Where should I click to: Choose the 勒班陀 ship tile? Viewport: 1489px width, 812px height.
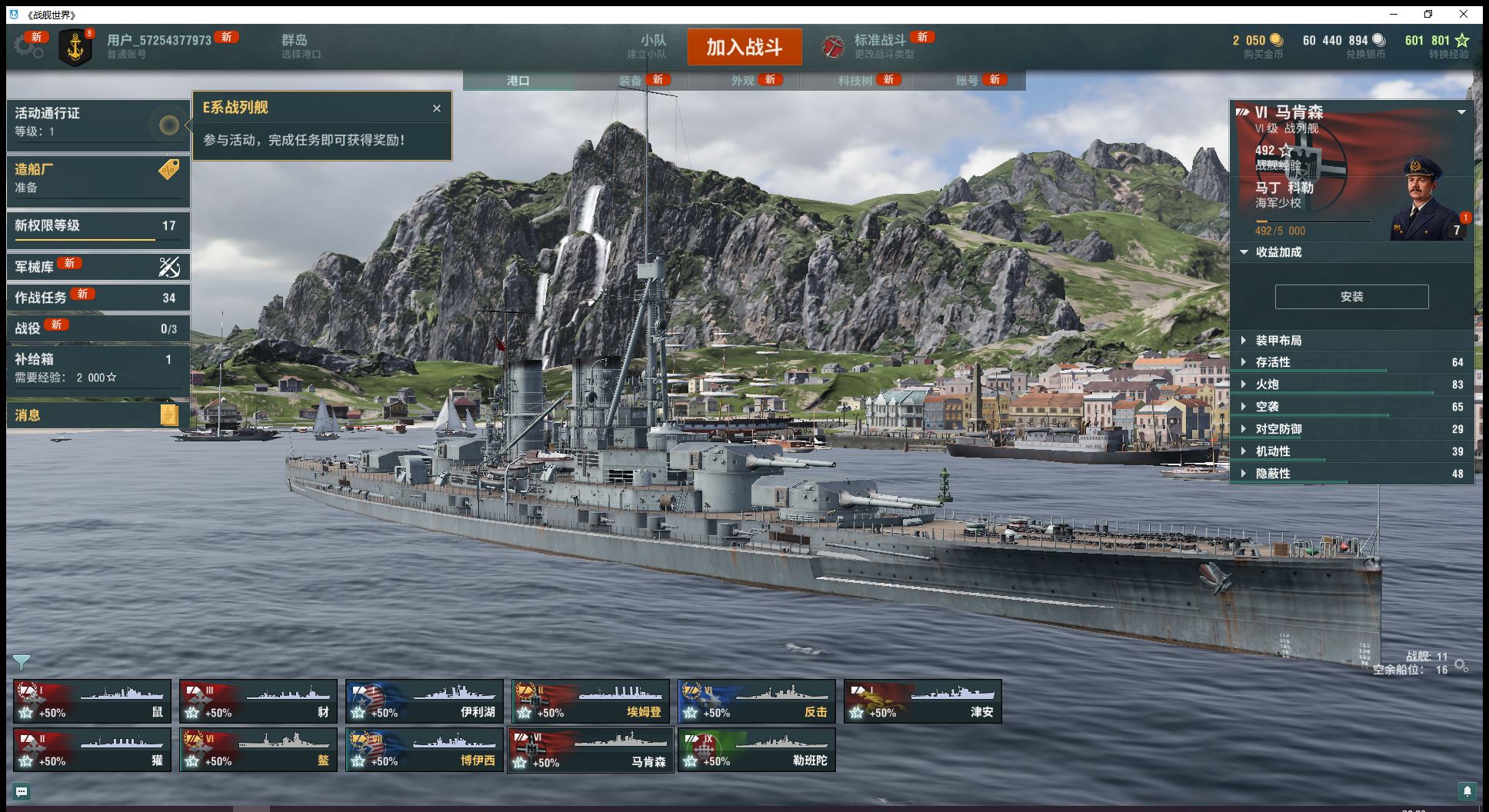[756, 750]
